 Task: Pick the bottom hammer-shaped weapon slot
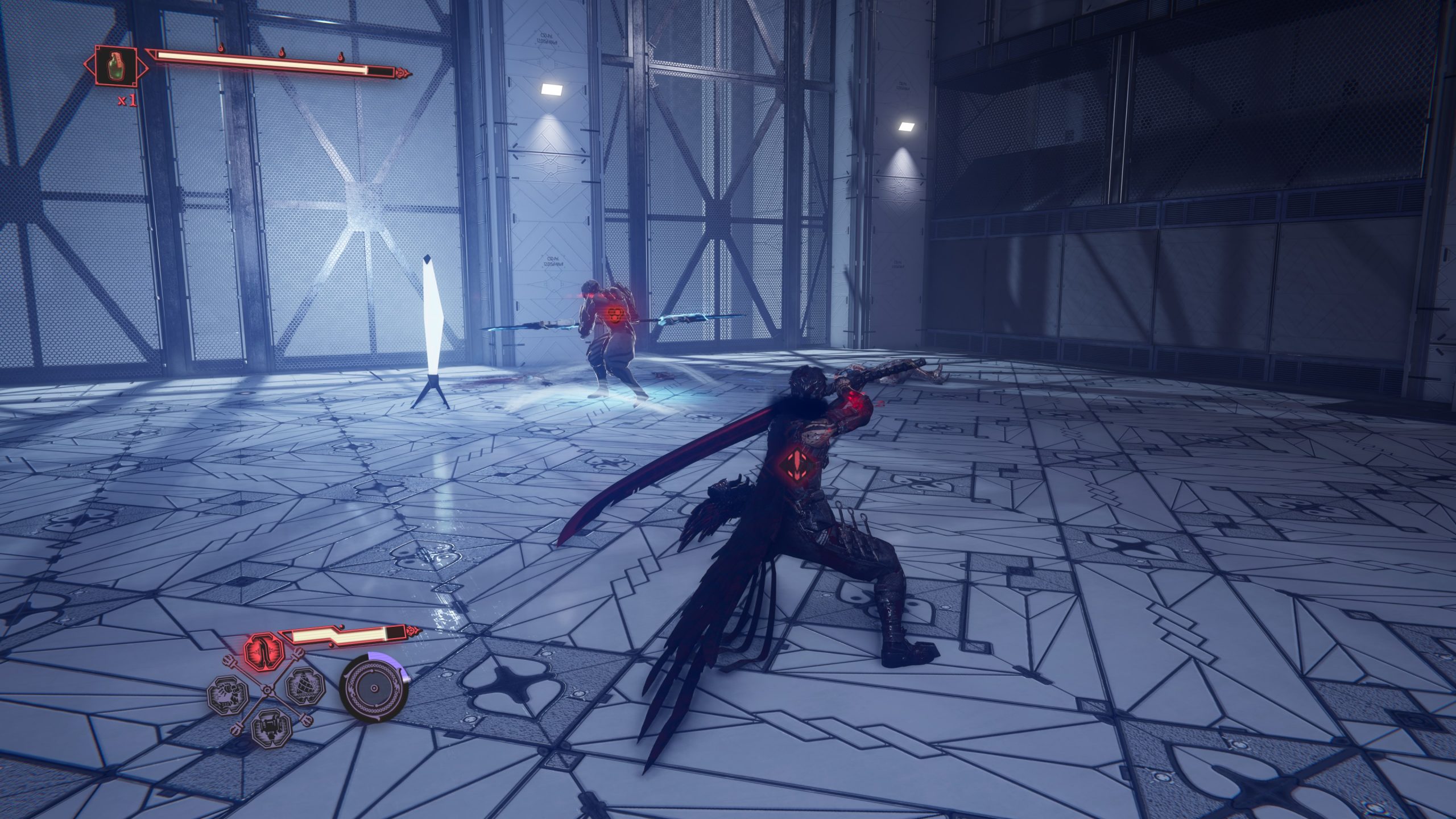tap(267, 730)
